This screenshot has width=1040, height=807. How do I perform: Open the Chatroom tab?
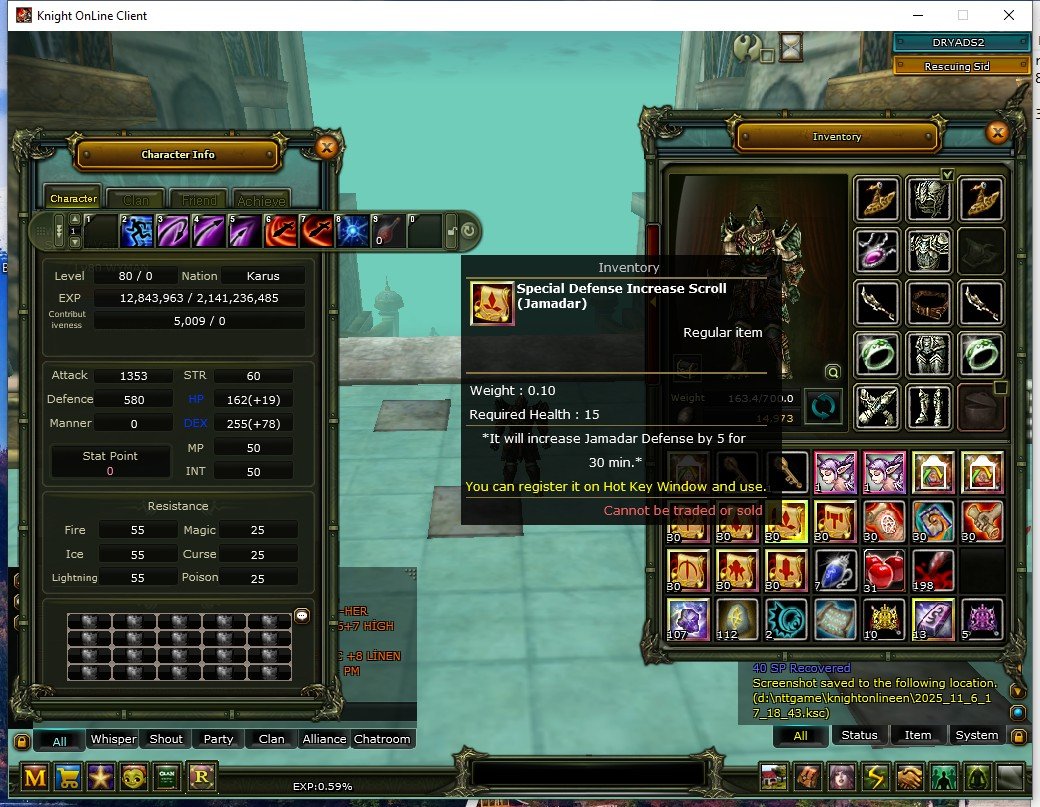click(382, 739)
